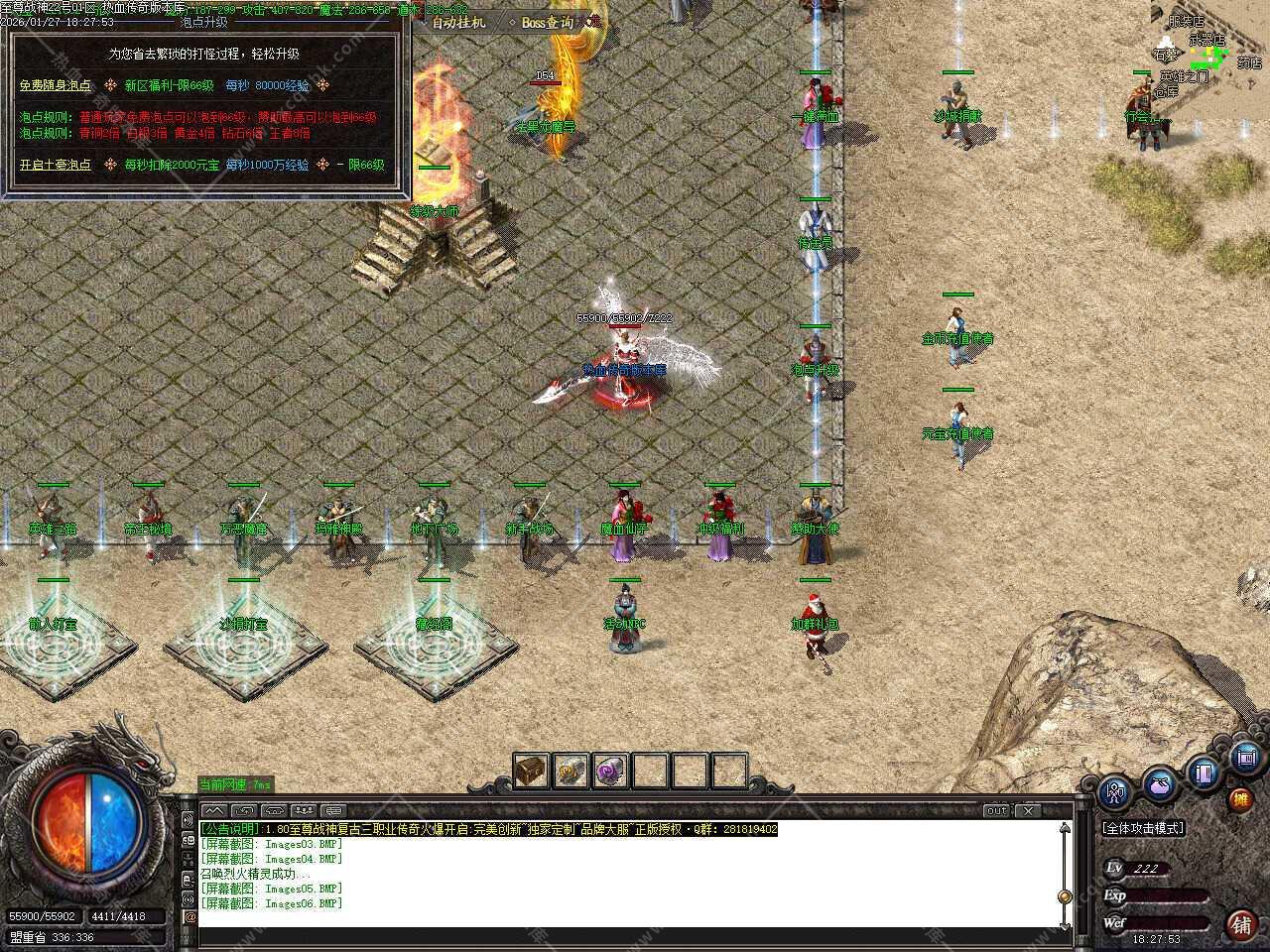Click into the chat text input bar
1270x952 pixels.
click(635, 937)
